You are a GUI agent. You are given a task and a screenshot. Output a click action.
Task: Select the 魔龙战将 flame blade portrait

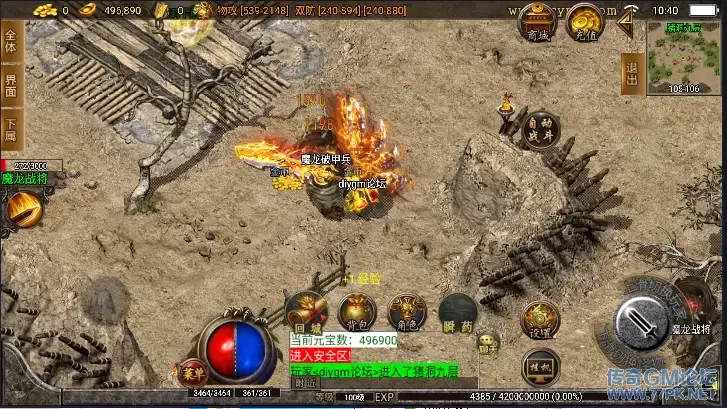point(22,209)
